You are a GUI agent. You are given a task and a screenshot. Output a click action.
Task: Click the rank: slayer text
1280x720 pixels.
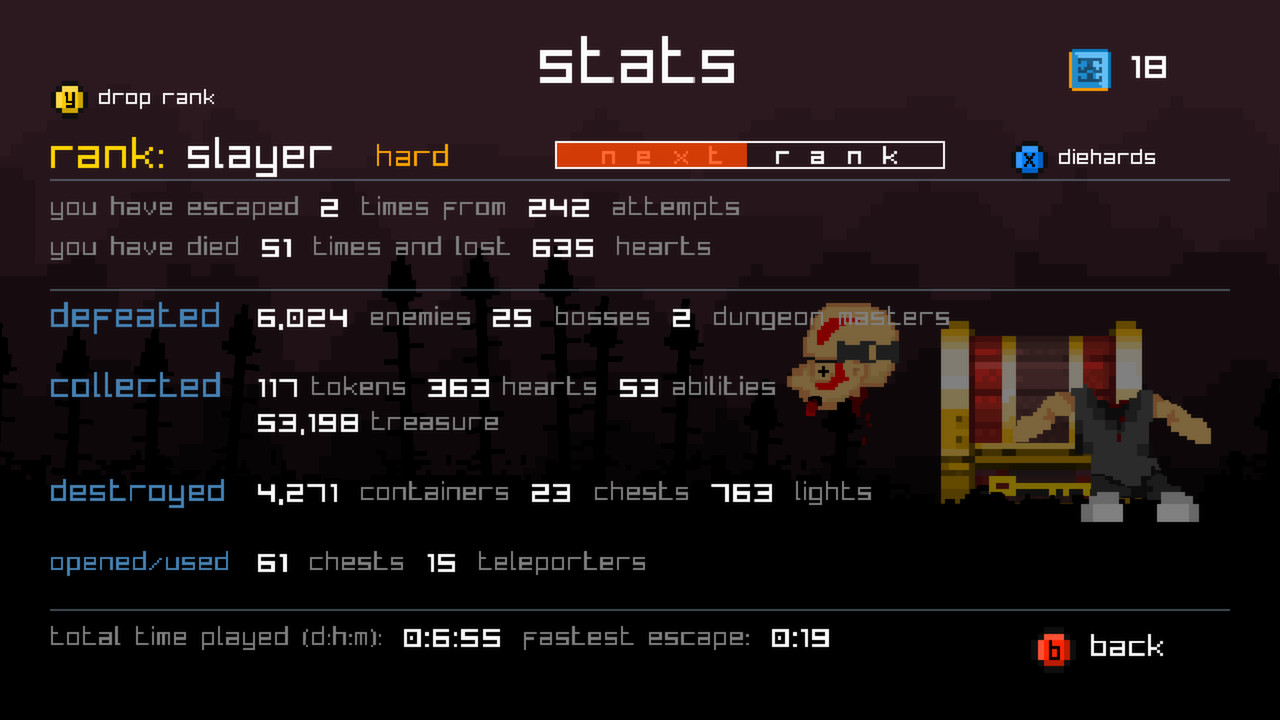click(x=190, y=156)
